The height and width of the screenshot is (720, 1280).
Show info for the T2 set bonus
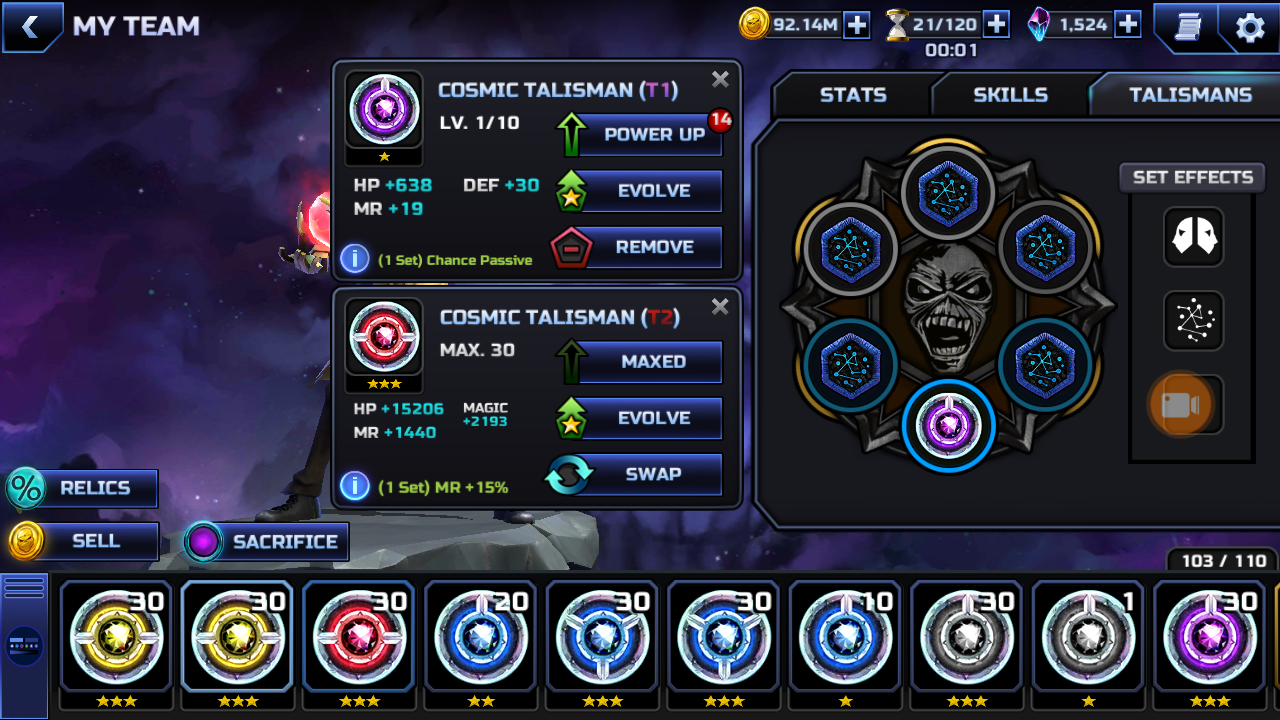(354, 486)
